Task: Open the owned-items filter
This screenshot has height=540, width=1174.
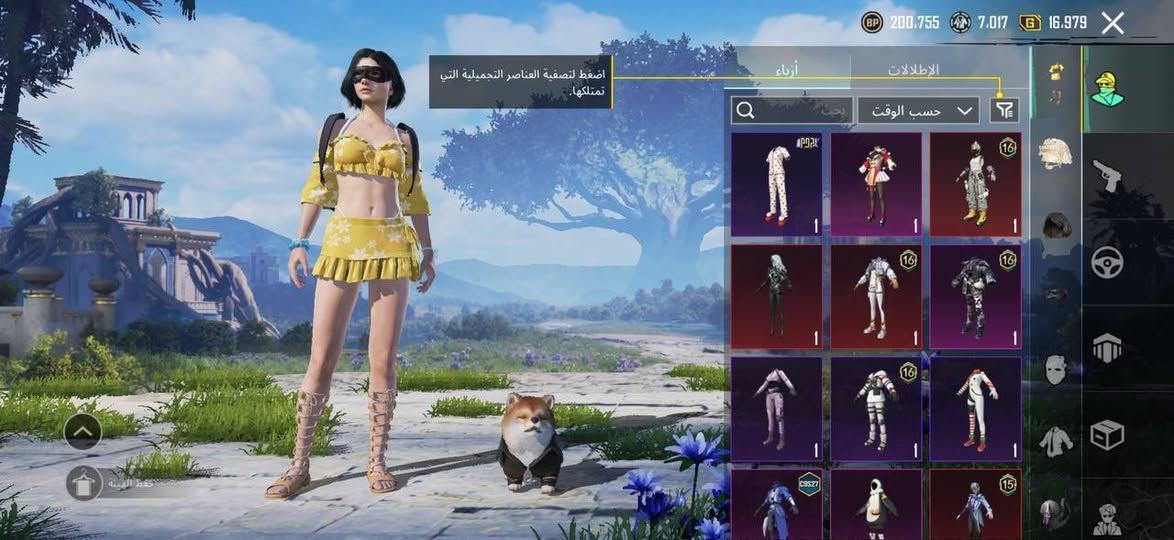Action: [1003, 110]
